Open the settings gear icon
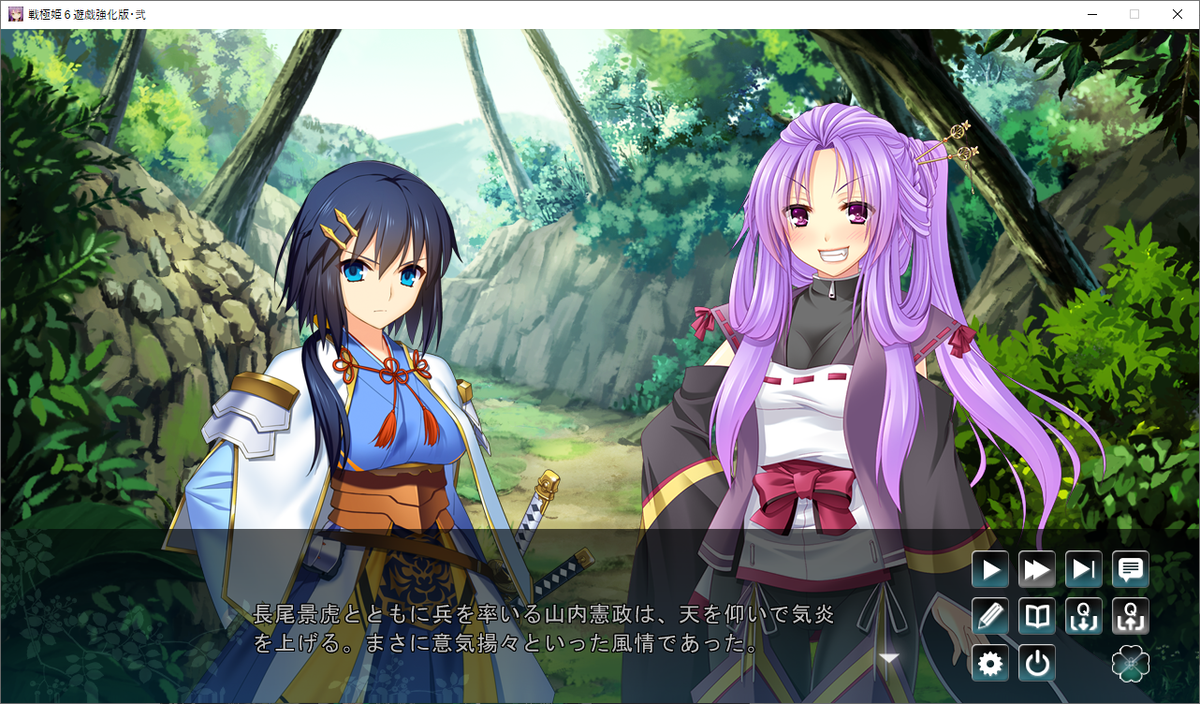 (x=990, y=663)
